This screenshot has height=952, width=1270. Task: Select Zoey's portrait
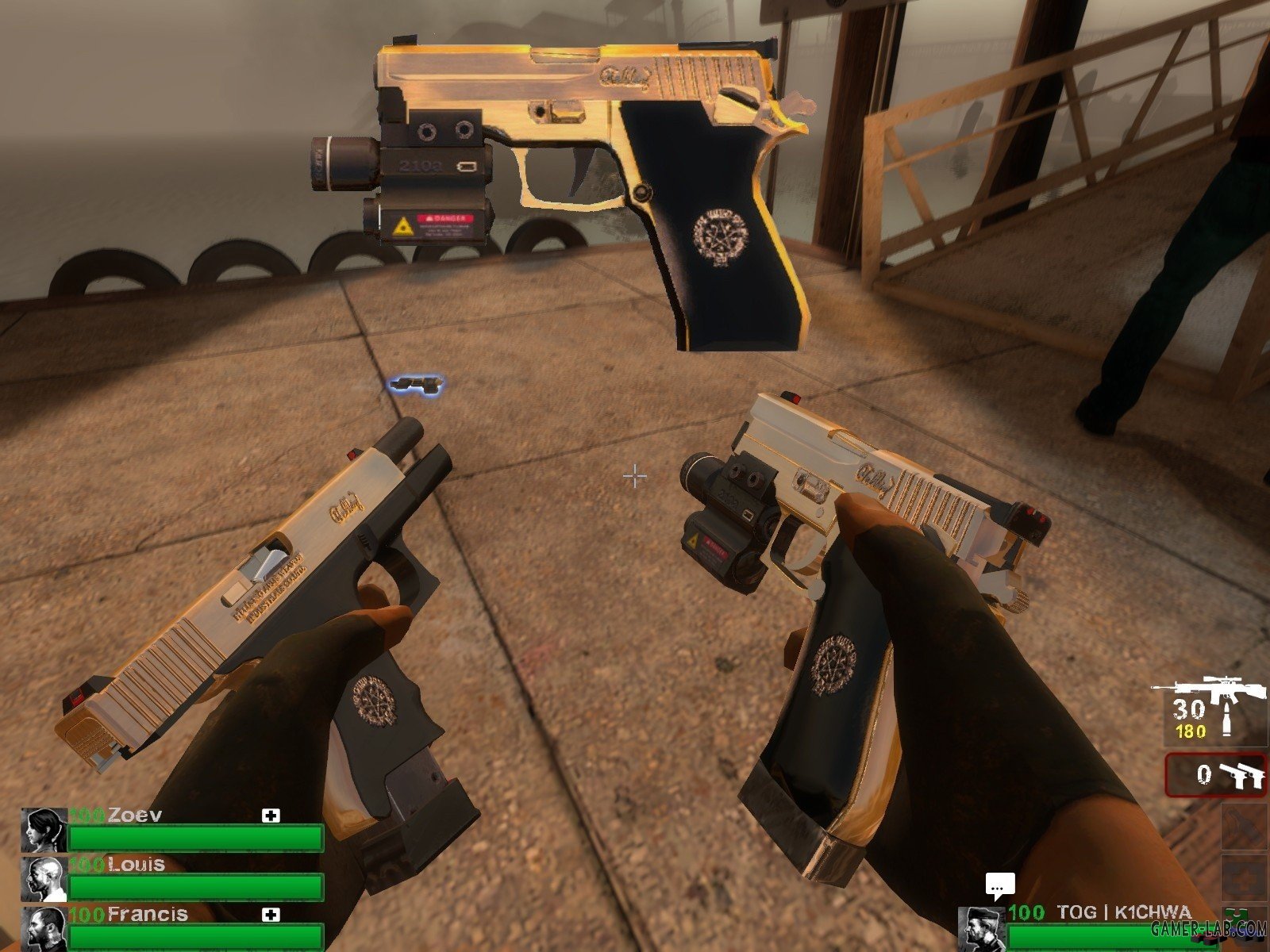(44, 830)
